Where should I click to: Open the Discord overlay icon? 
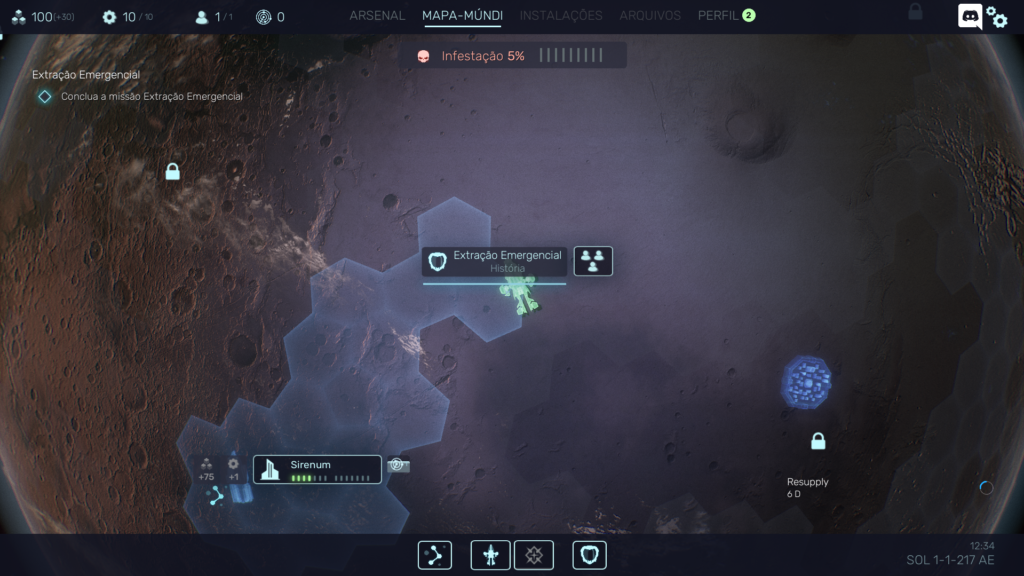(969, 16)
